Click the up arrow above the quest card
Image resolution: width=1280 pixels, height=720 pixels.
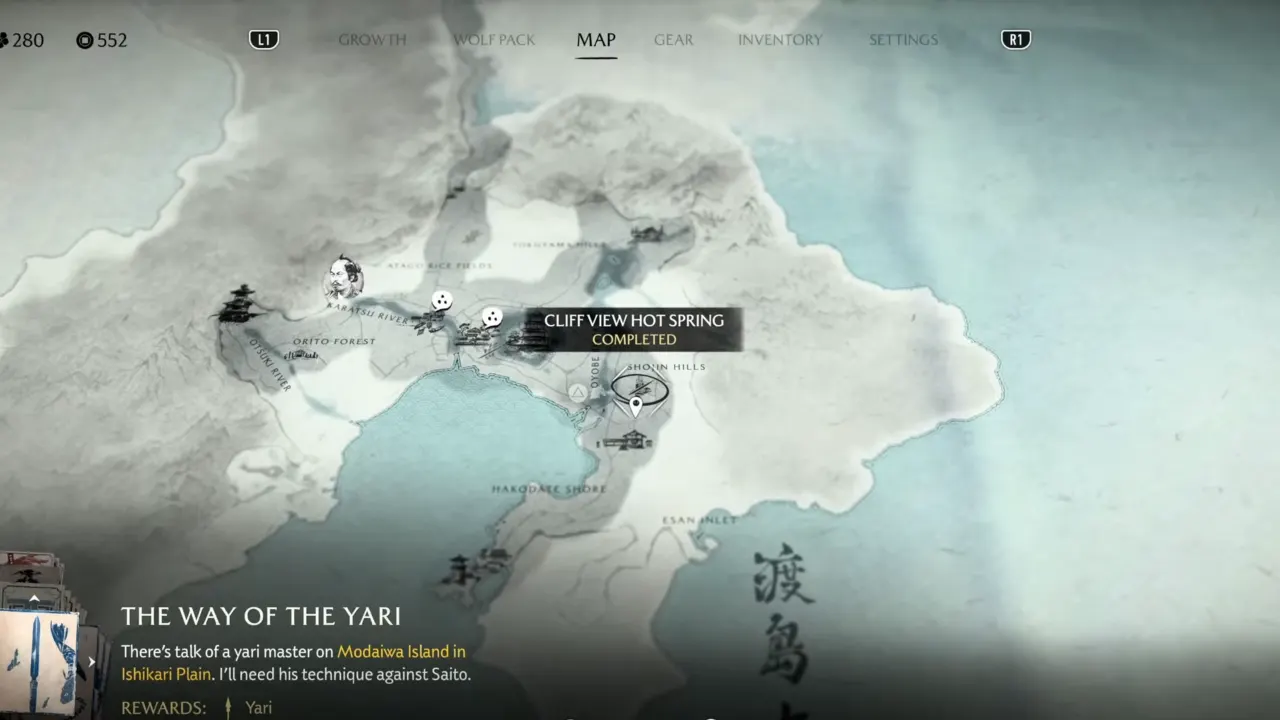34,598
